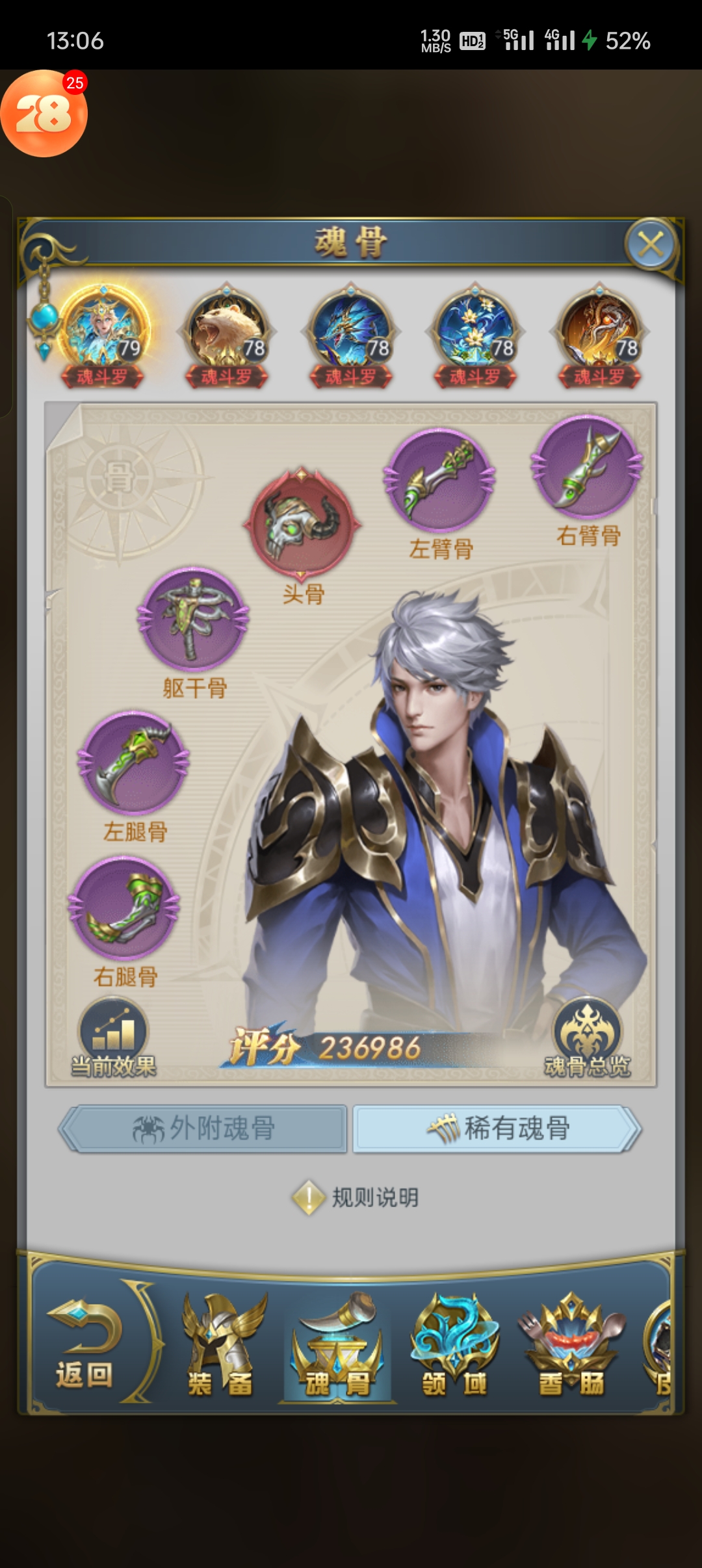Open the 躯干骨 torso bone slot
702x1568 pixels.
tap(193, 619)
